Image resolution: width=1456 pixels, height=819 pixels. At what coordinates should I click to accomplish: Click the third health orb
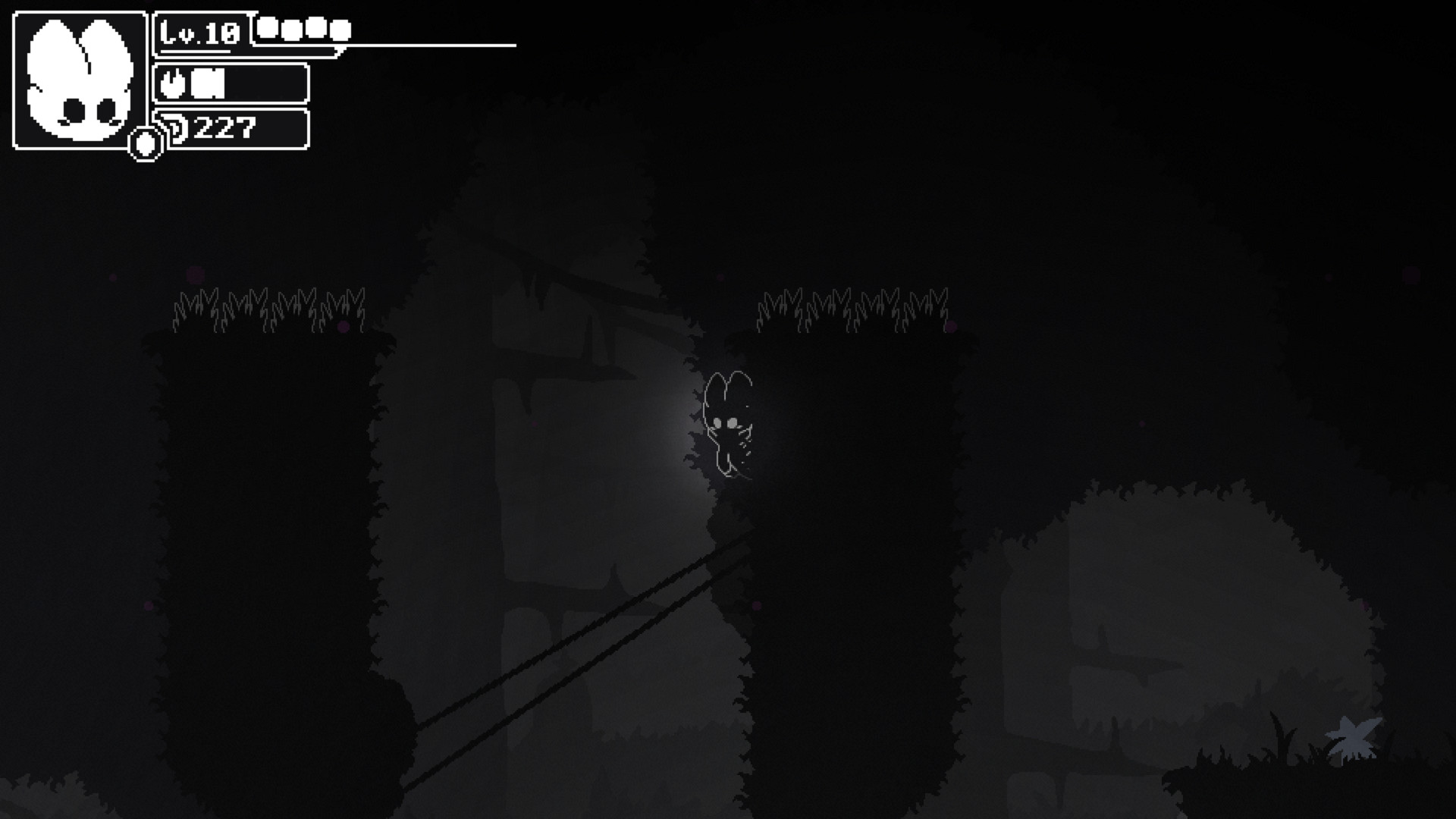[x=315, y=29]
